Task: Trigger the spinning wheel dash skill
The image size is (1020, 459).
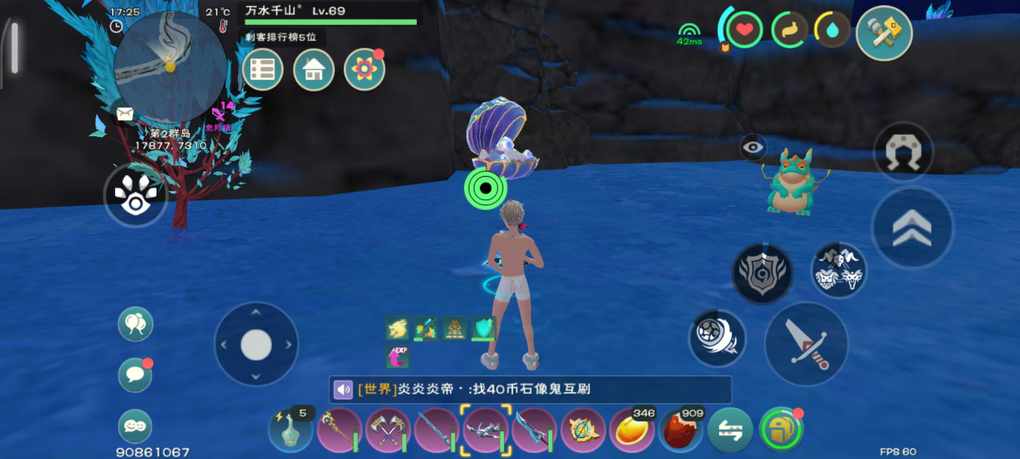Action: point(717,337)
